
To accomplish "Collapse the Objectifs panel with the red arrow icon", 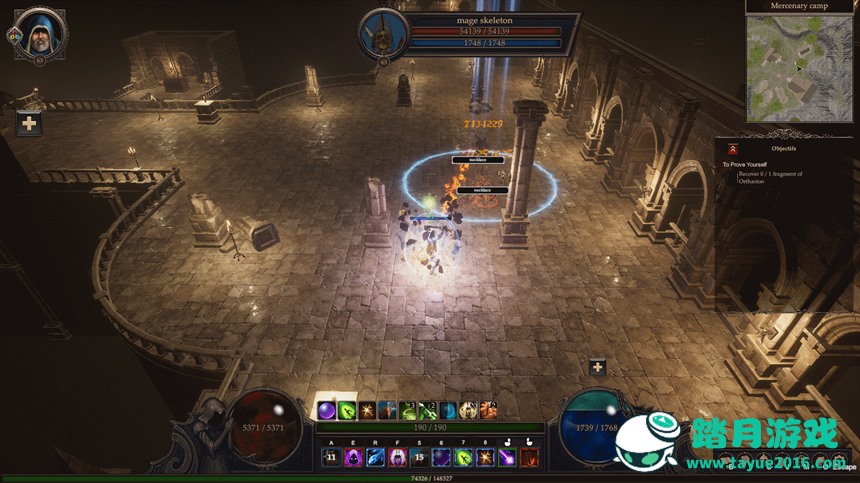I will pyautogui.click(x=733, y=149).
